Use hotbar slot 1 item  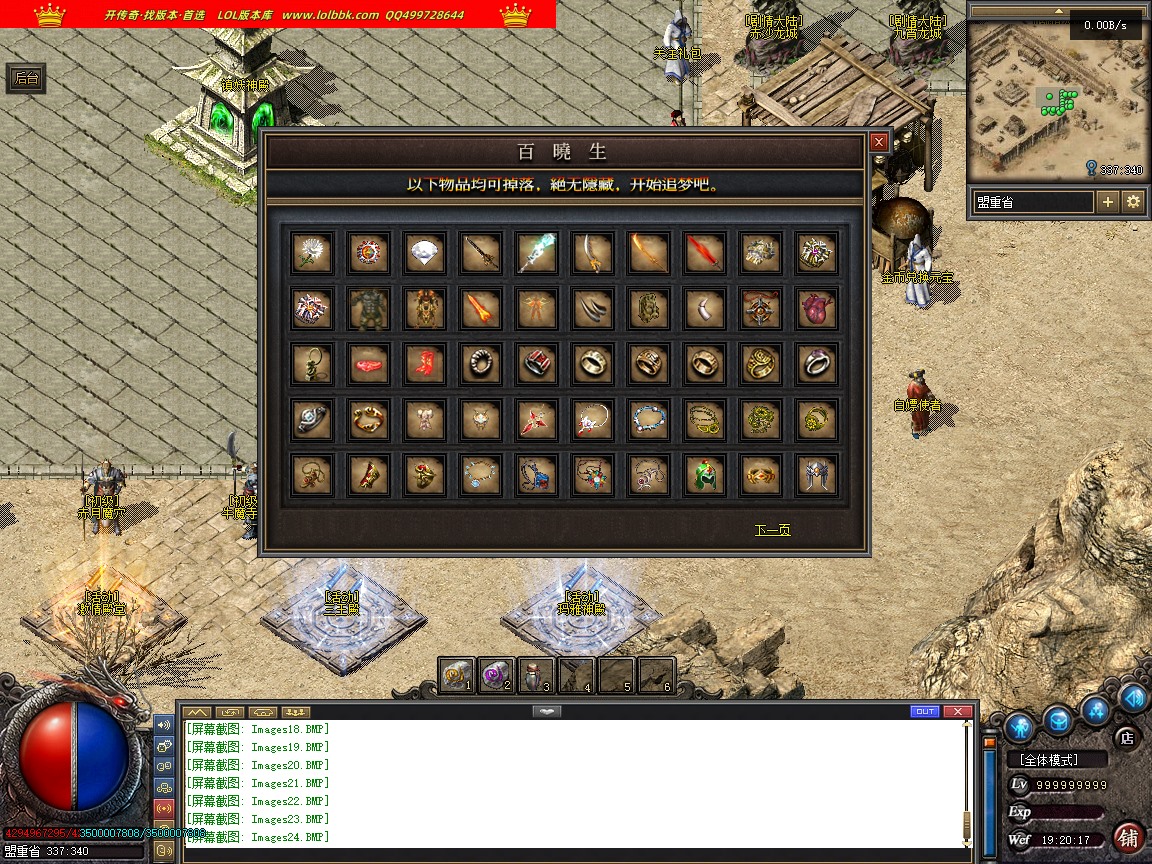click(457, 676)
